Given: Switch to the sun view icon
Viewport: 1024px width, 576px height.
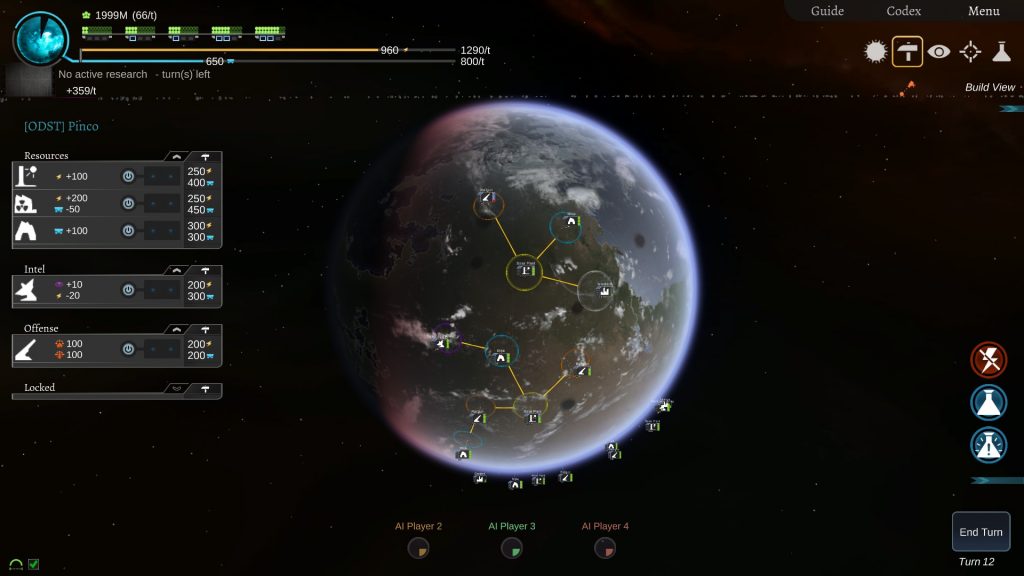Looking at the screenshot, I should click(876, 52).
